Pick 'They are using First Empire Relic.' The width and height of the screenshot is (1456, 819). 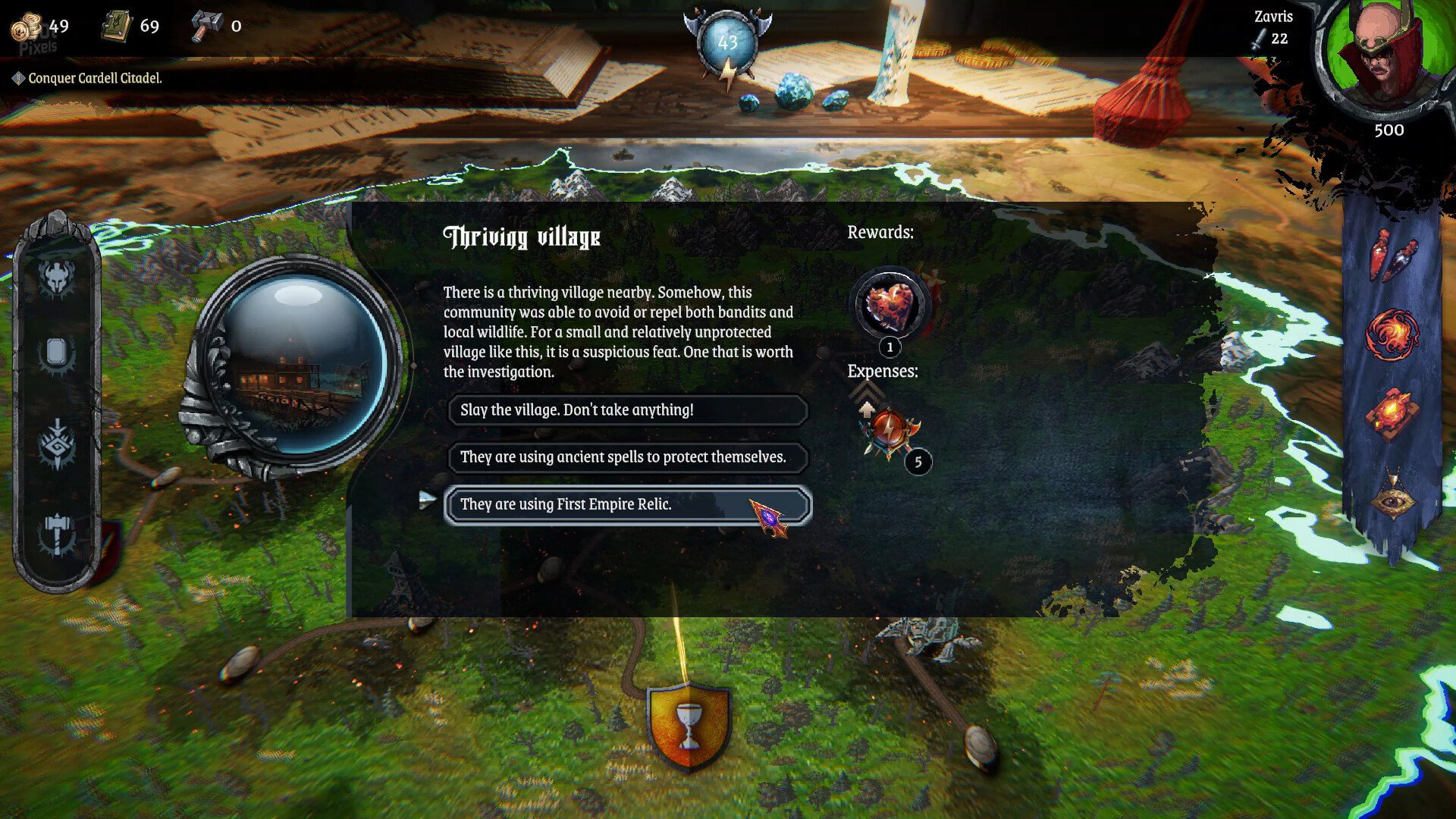(628, 504)
